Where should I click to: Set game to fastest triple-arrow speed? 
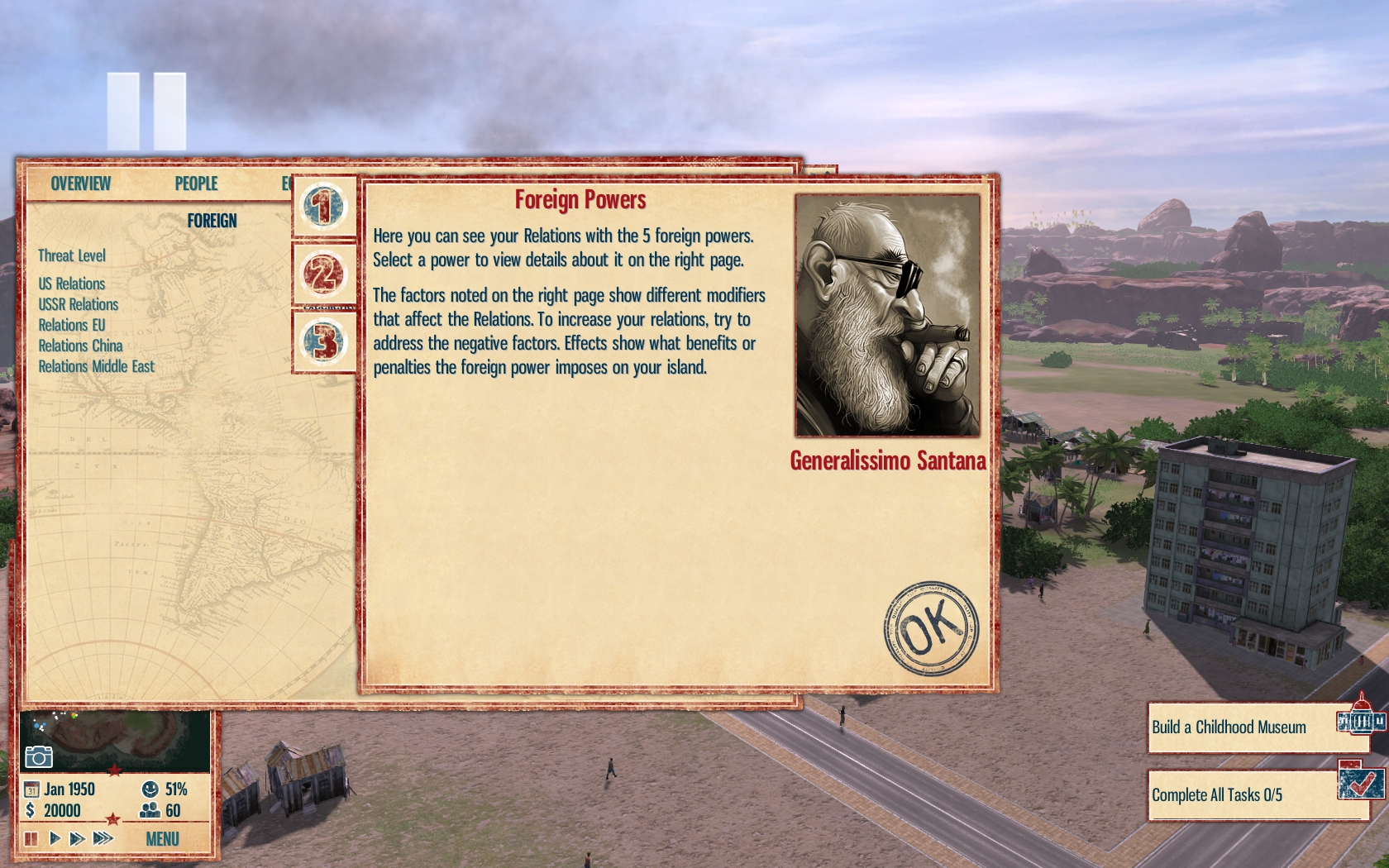click(x=103, y=839)
